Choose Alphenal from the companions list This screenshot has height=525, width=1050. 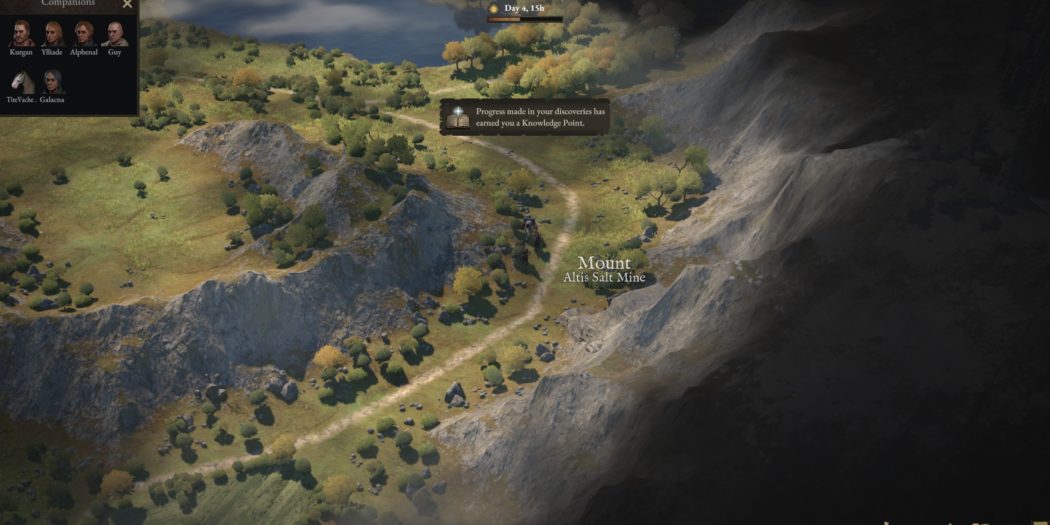point(84,34)
